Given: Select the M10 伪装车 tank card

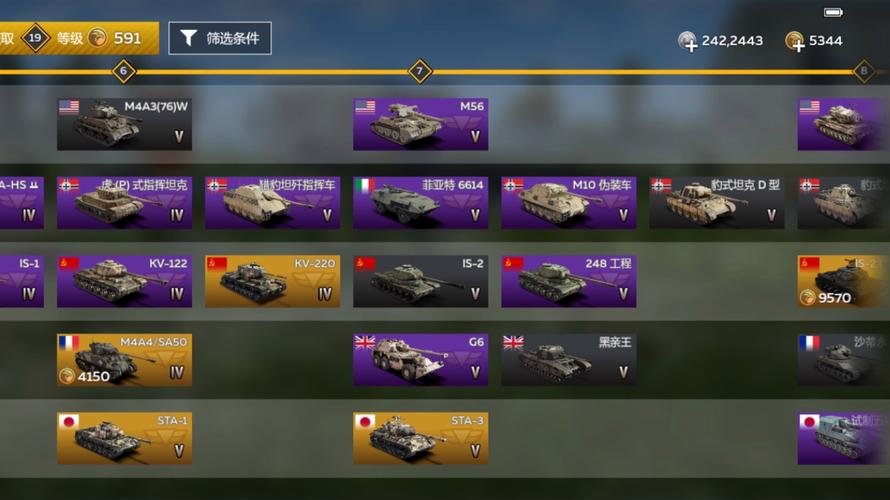Looking at the screenshot, I should (x=568, y=203).
